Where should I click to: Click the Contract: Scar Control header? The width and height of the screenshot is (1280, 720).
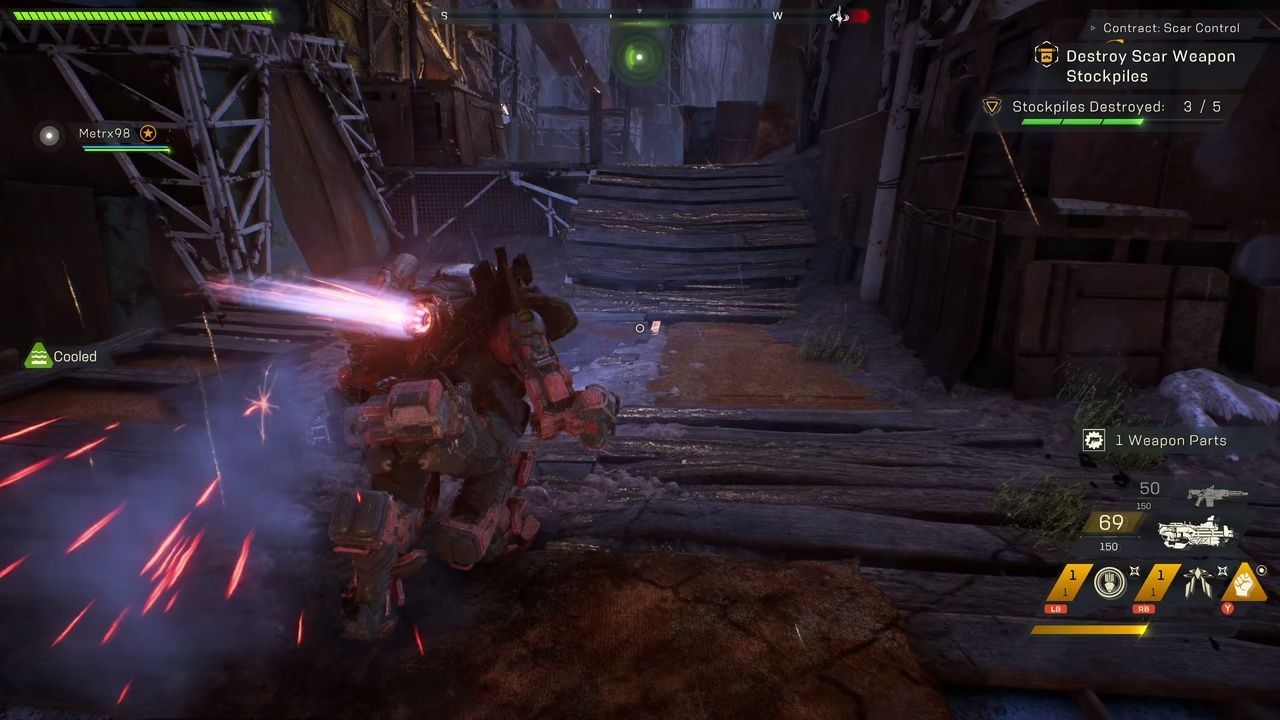pyautogui.click(x=1170, y=28)
